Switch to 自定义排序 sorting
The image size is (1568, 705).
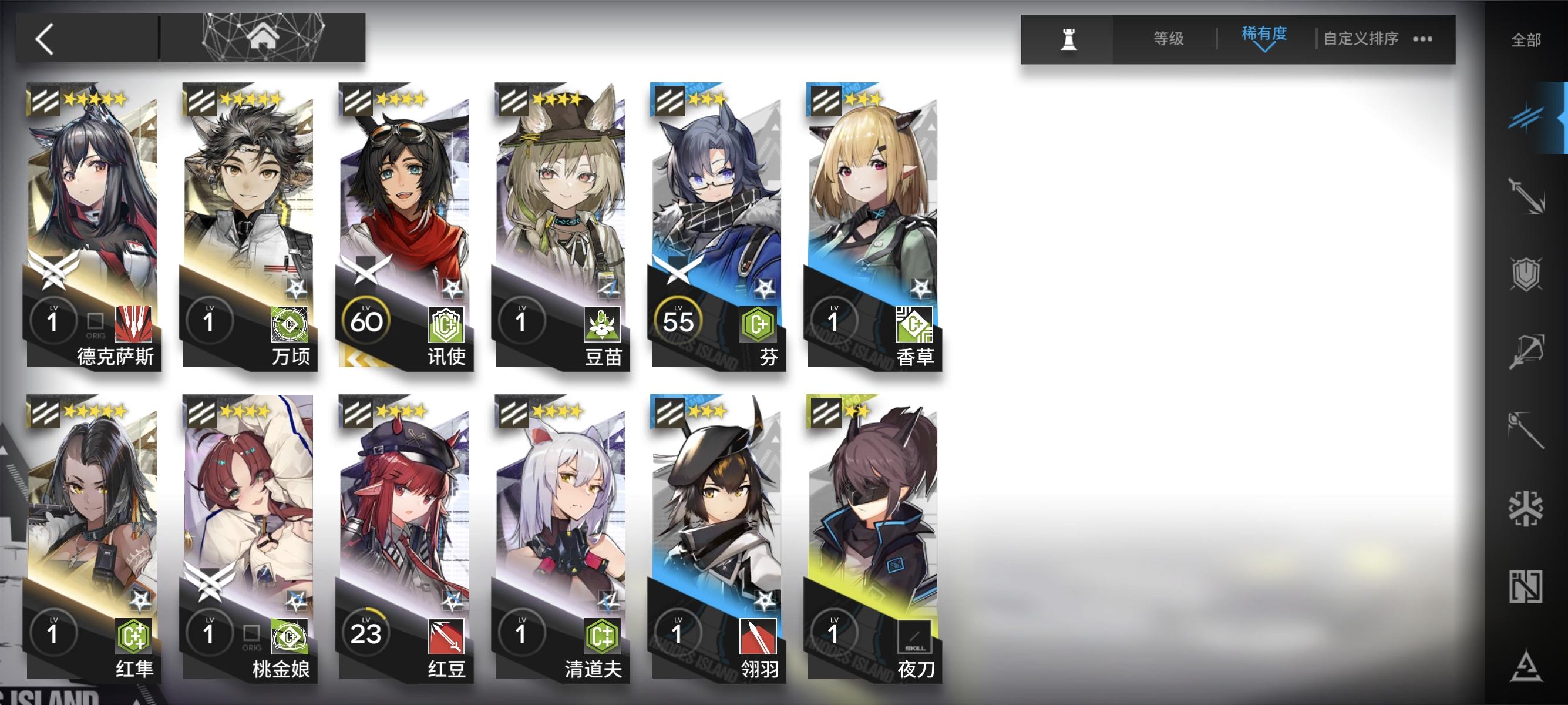click(x=1364, y=36)
